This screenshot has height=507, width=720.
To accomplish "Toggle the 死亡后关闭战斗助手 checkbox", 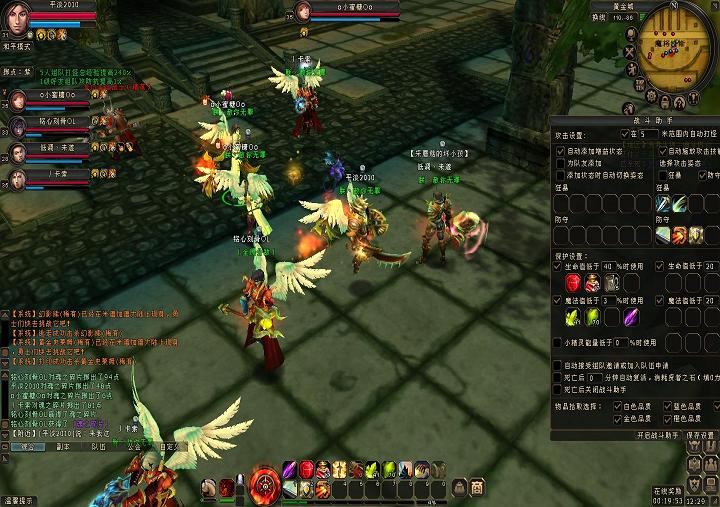I will [x=558, y=390].
